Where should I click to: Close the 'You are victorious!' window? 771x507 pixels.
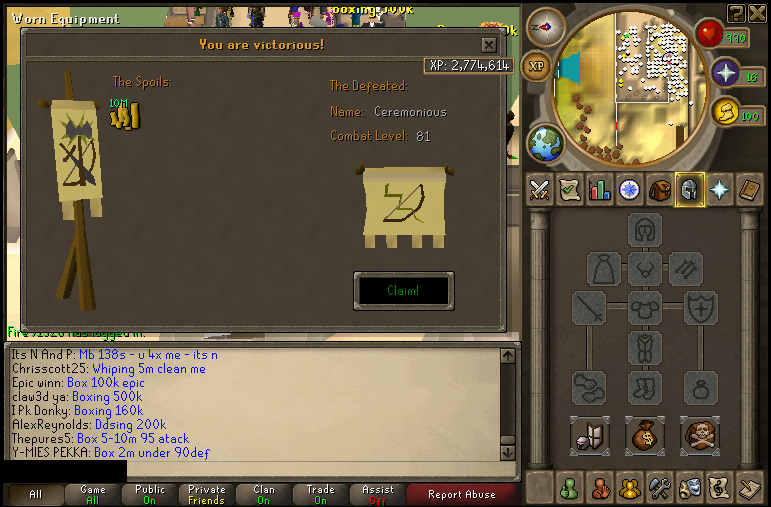point(488,45)
